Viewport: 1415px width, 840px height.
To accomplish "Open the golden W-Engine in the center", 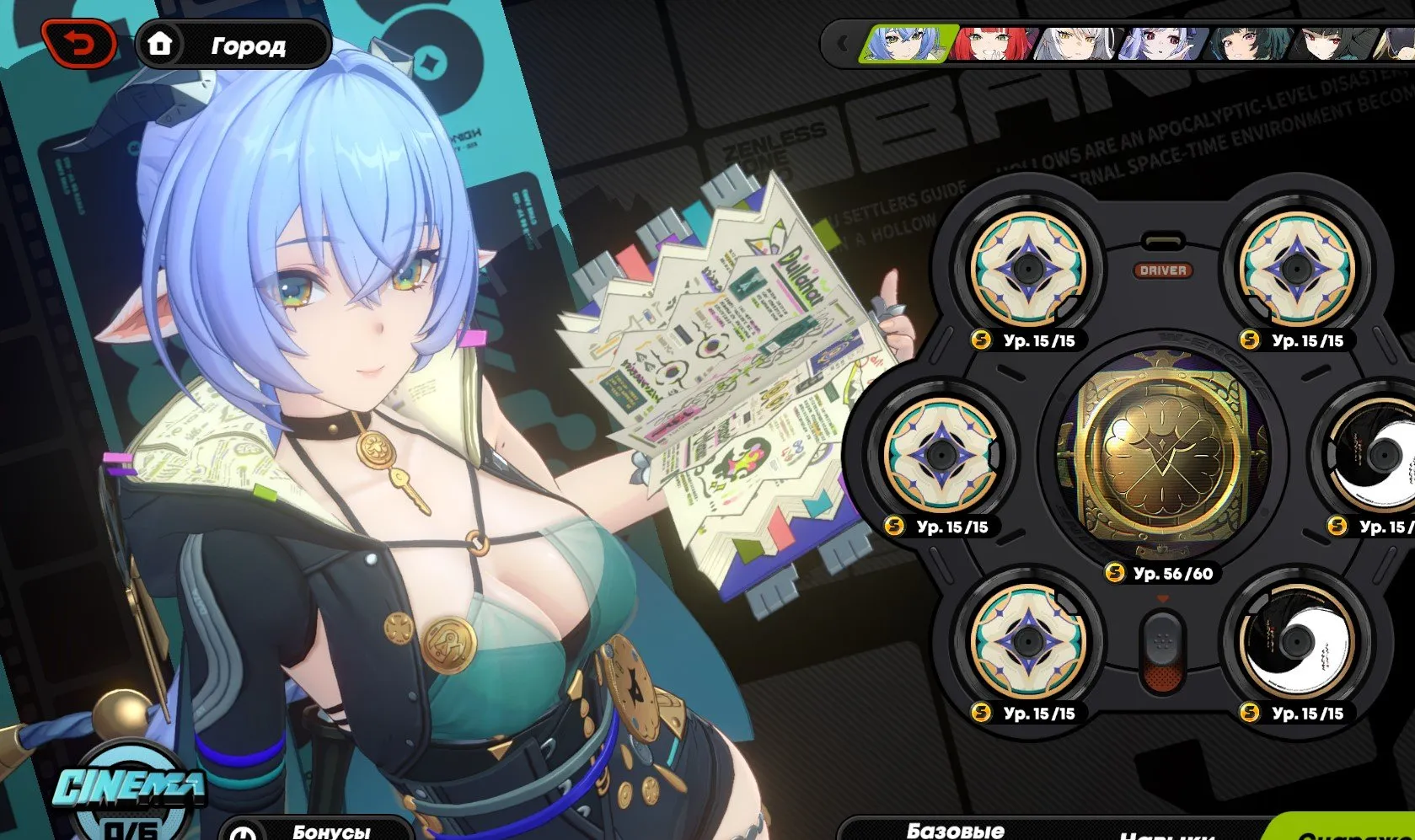I will click(1164, 455).
